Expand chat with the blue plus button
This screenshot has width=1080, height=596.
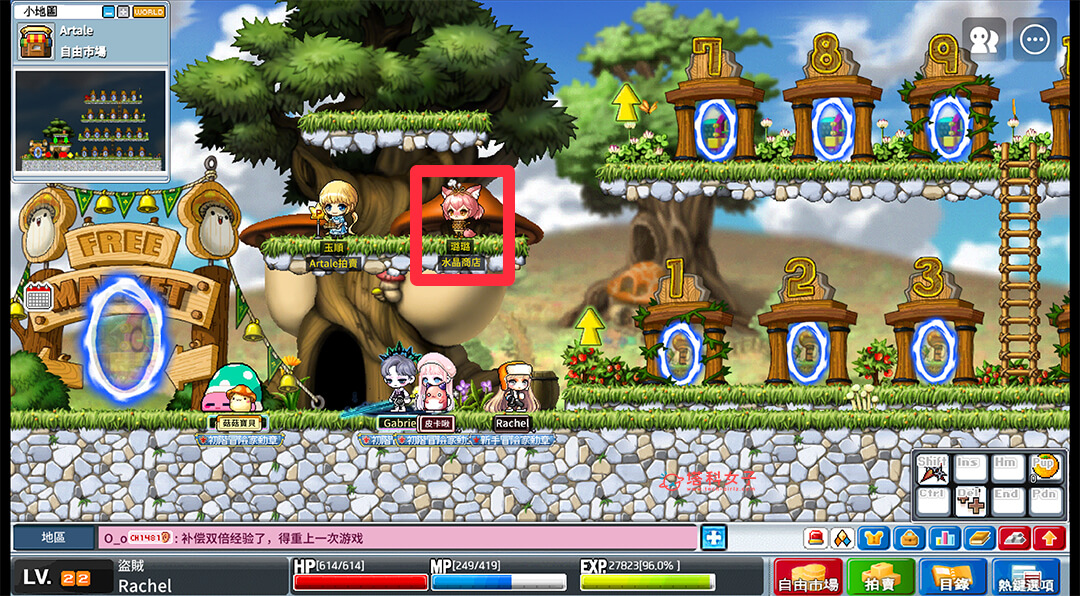coord(713,537)
